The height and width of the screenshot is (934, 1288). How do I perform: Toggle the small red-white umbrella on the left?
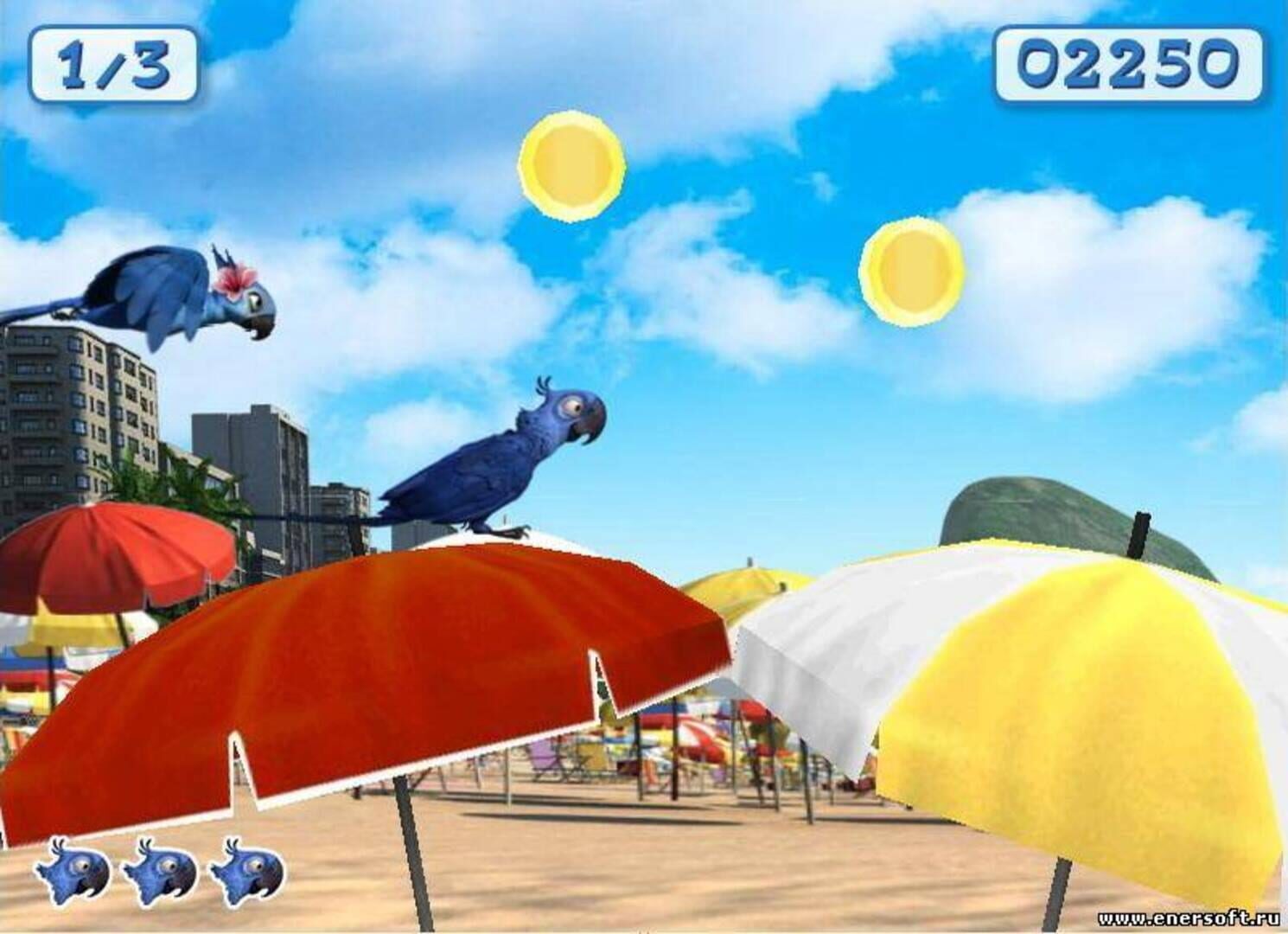click(x=104, y=549)
